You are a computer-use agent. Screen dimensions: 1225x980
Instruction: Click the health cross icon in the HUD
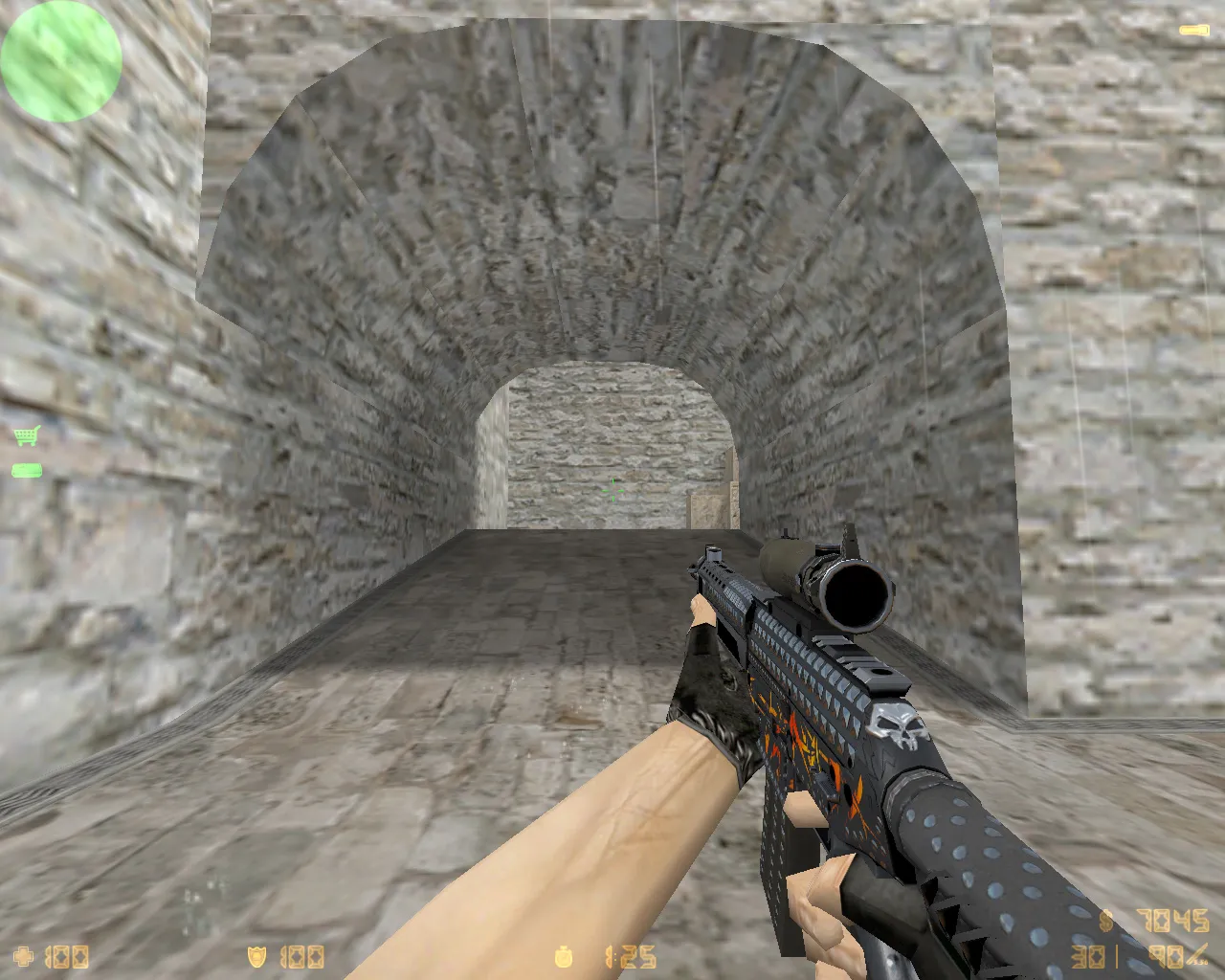21,956
